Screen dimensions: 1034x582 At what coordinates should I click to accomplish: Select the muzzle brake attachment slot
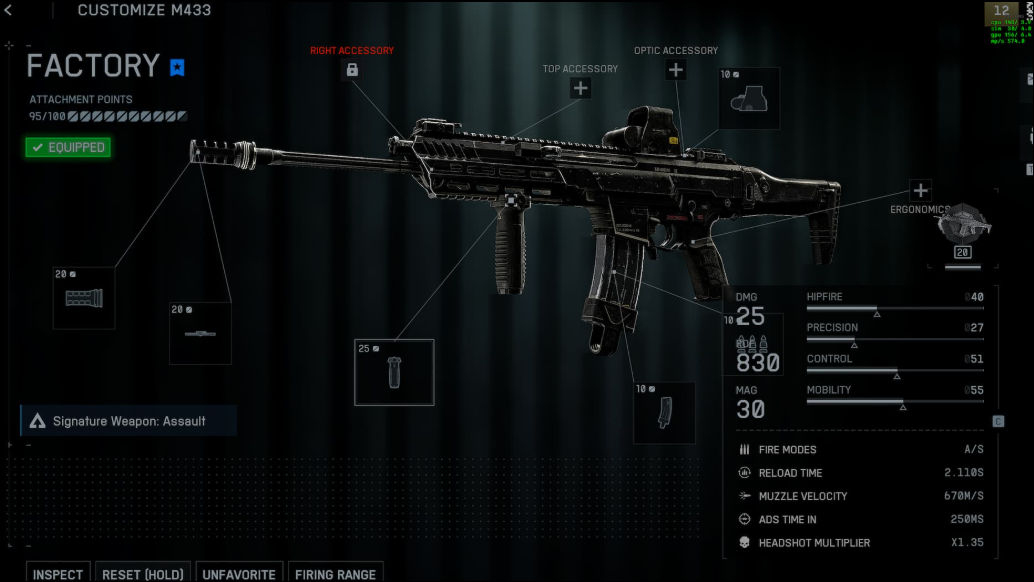click(84, 298)
